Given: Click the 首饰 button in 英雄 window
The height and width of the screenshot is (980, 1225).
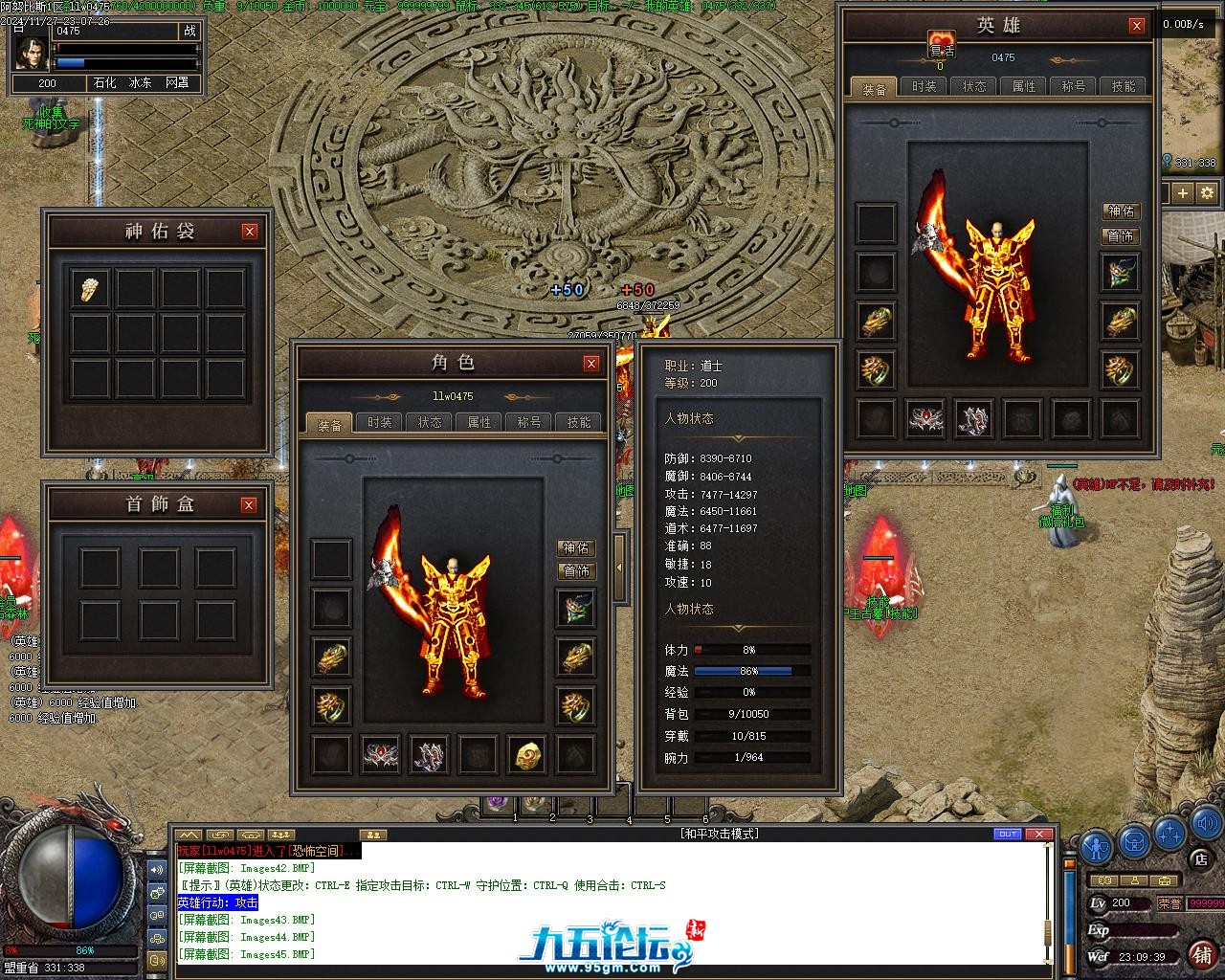Looking at the screenshot, I should coord(1121,235).
